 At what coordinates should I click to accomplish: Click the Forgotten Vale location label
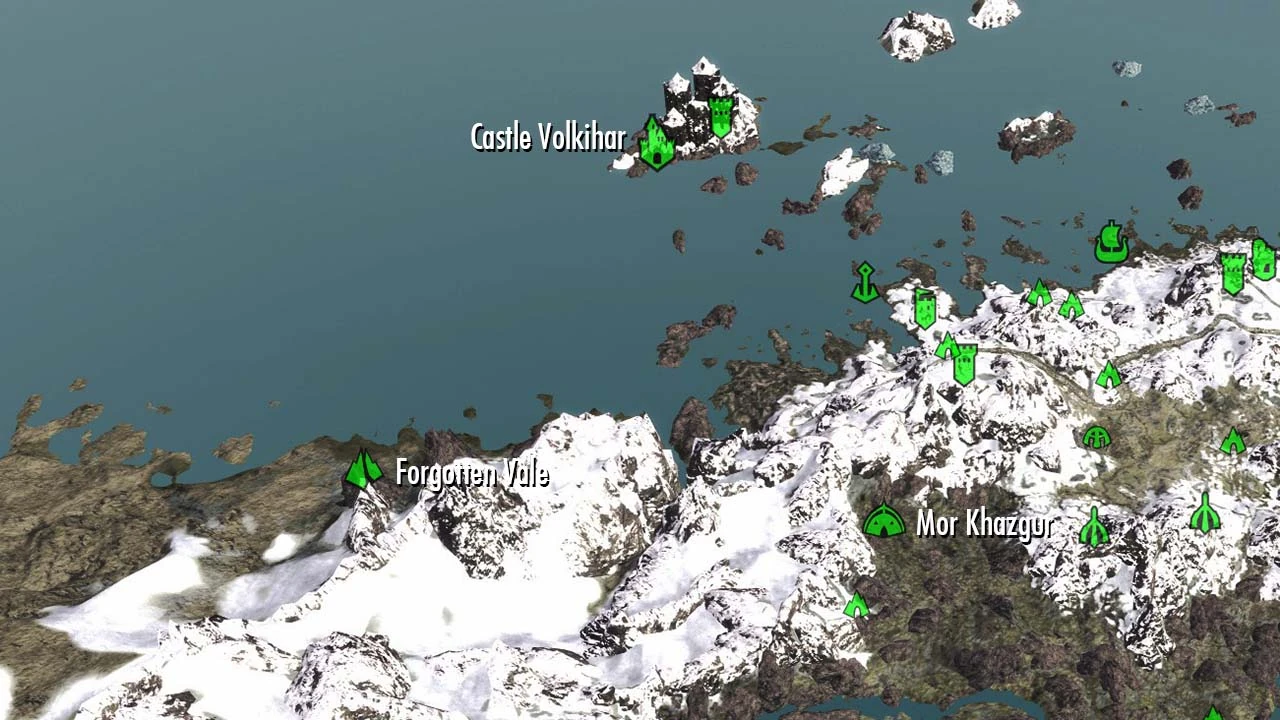click(472, 474)
